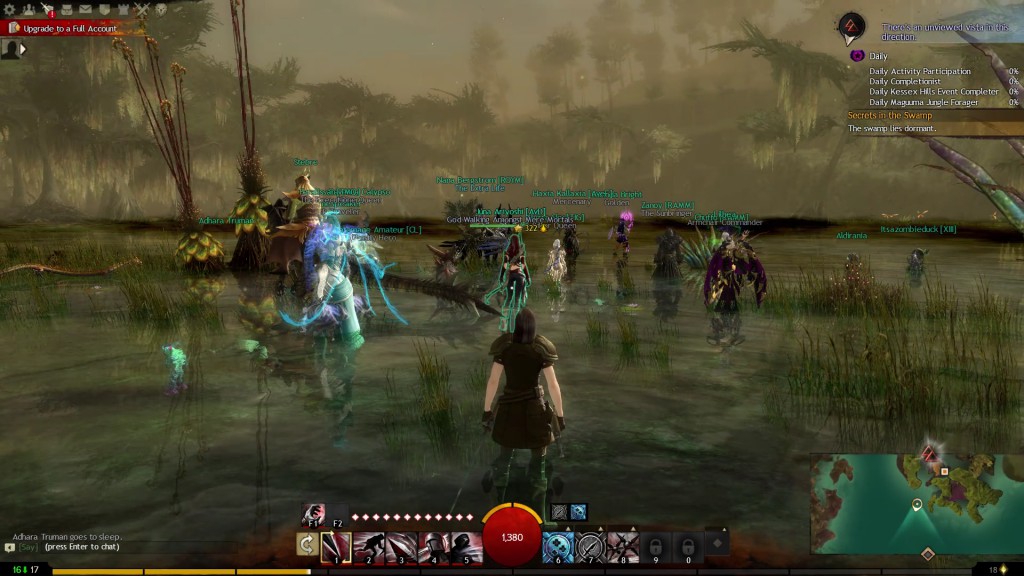Open the gear-shaped game menu
Image resolution: width=1024 pixels, height=576 pixels.
pos(11,9)
